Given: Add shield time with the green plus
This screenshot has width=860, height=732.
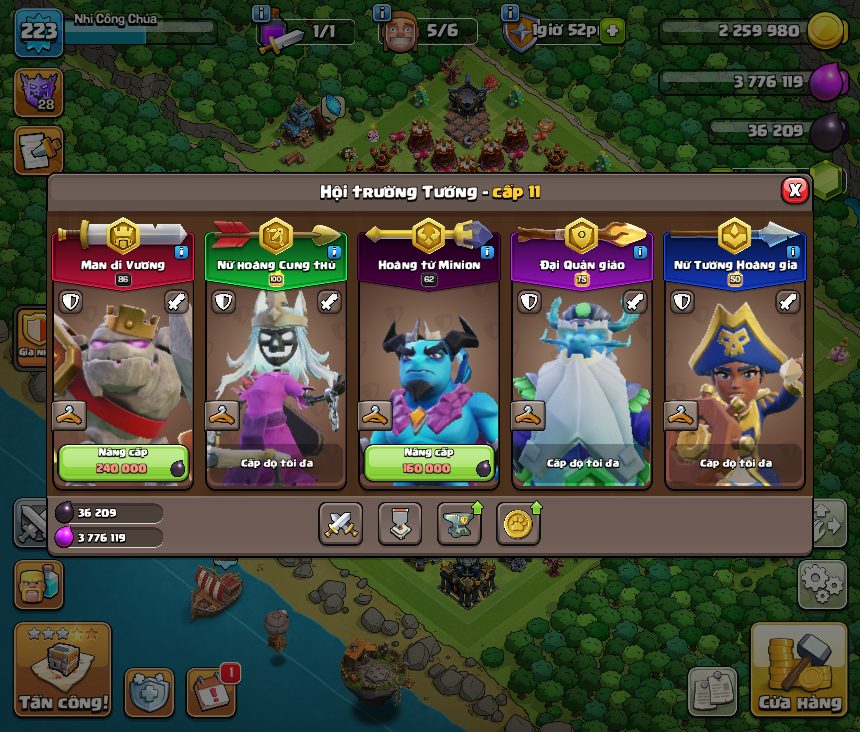Looking at the screenshot, I should click(611, 31).
